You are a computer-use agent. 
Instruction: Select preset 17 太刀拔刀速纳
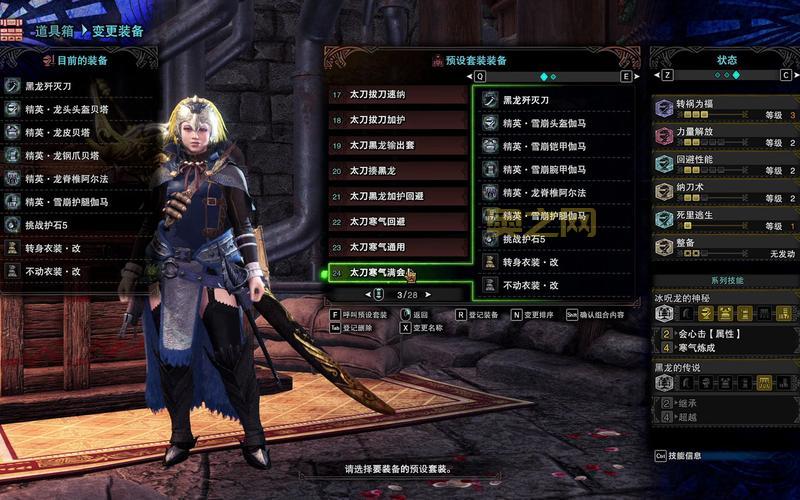coord(398,95)
